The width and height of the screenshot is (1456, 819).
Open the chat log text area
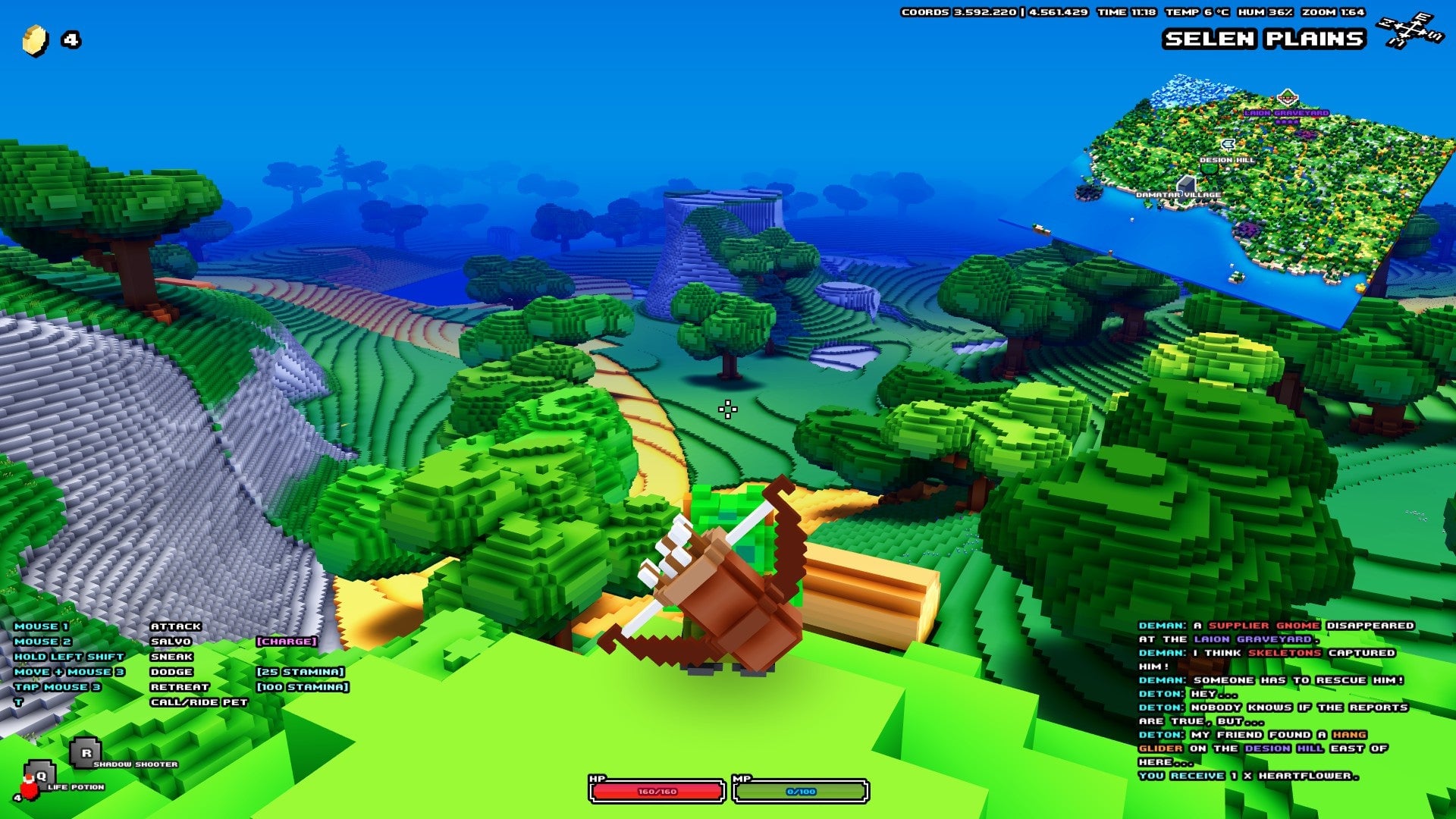pyautogui.click(x=1274, y=700)
